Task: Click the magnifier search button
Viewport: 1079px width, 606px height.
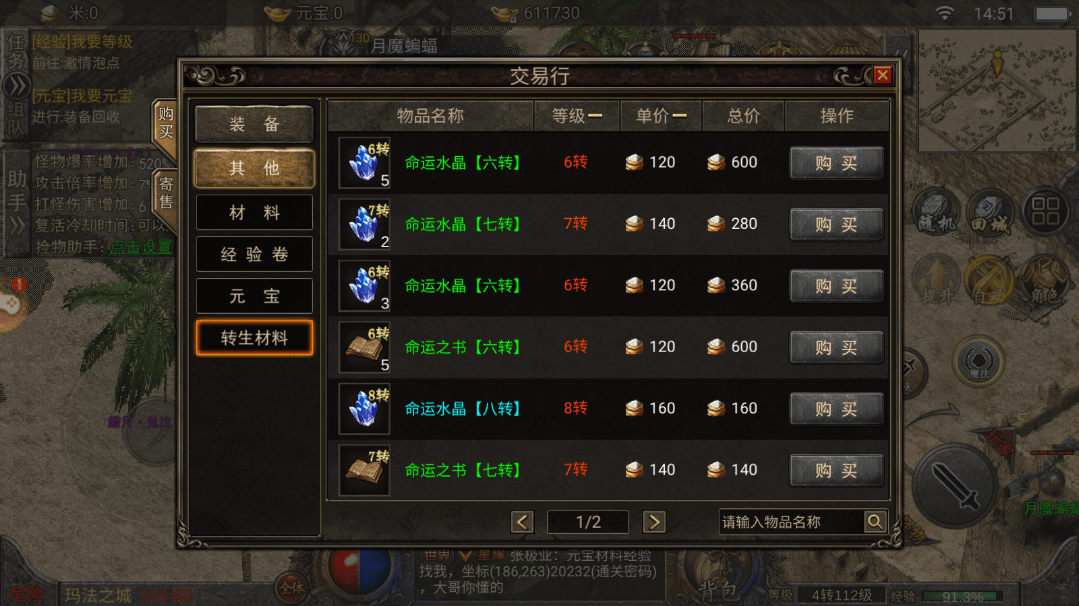Action: pos(874,522)
